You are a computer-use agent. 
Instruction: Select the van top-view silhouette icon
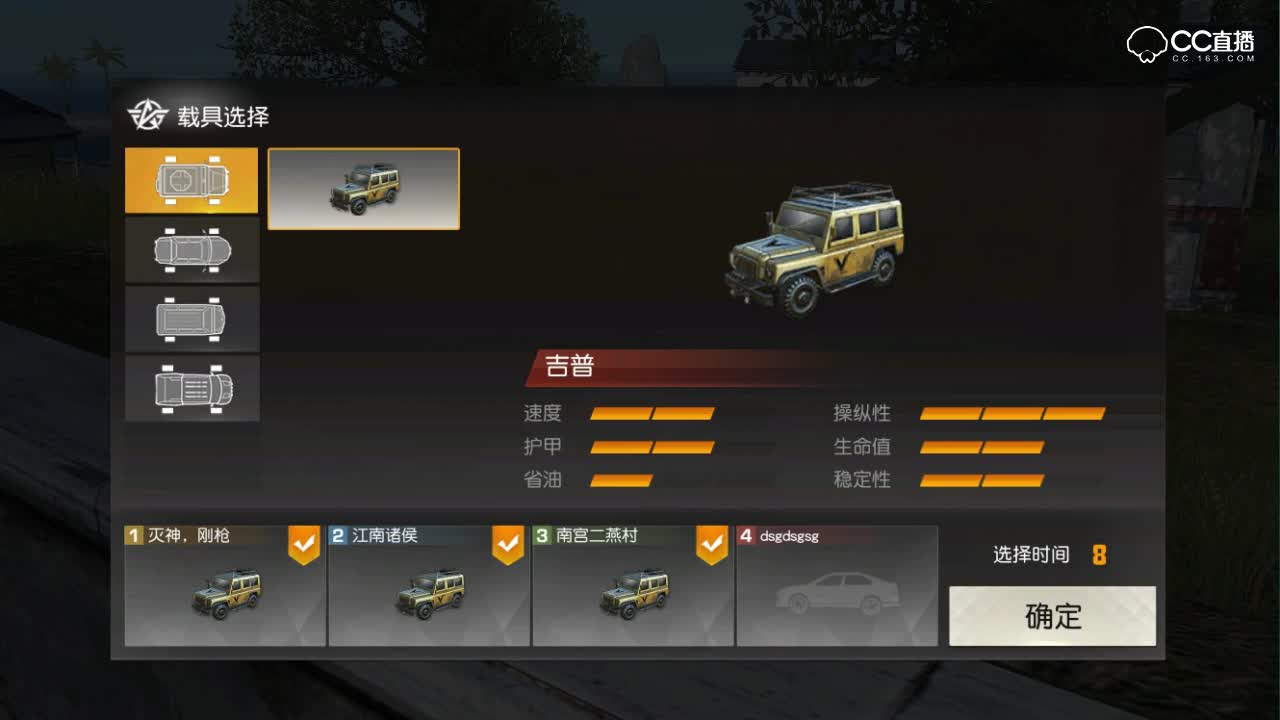(192, 319)
